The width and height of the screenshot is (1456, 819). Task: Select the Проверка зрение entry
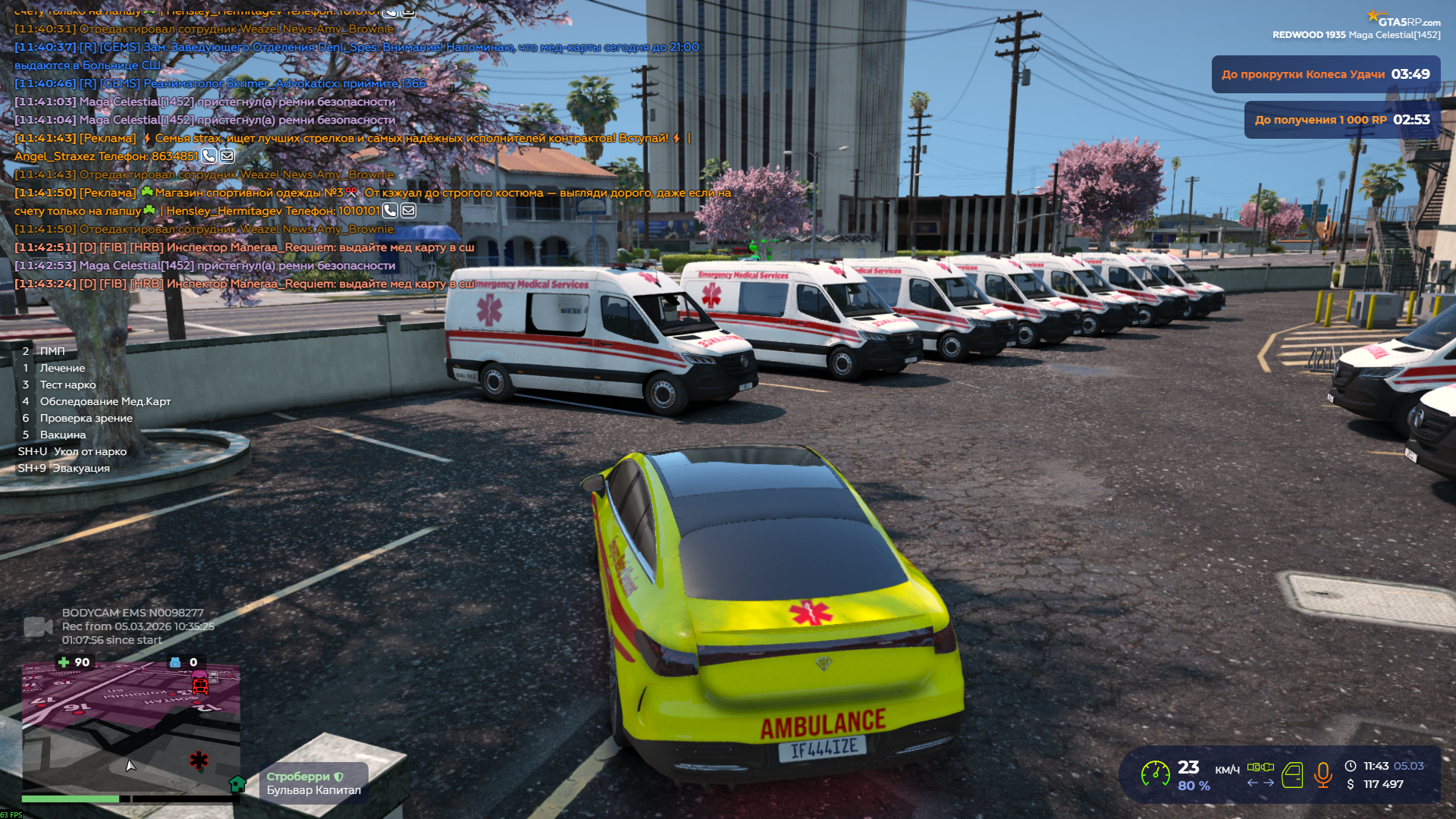click(86, 418)
